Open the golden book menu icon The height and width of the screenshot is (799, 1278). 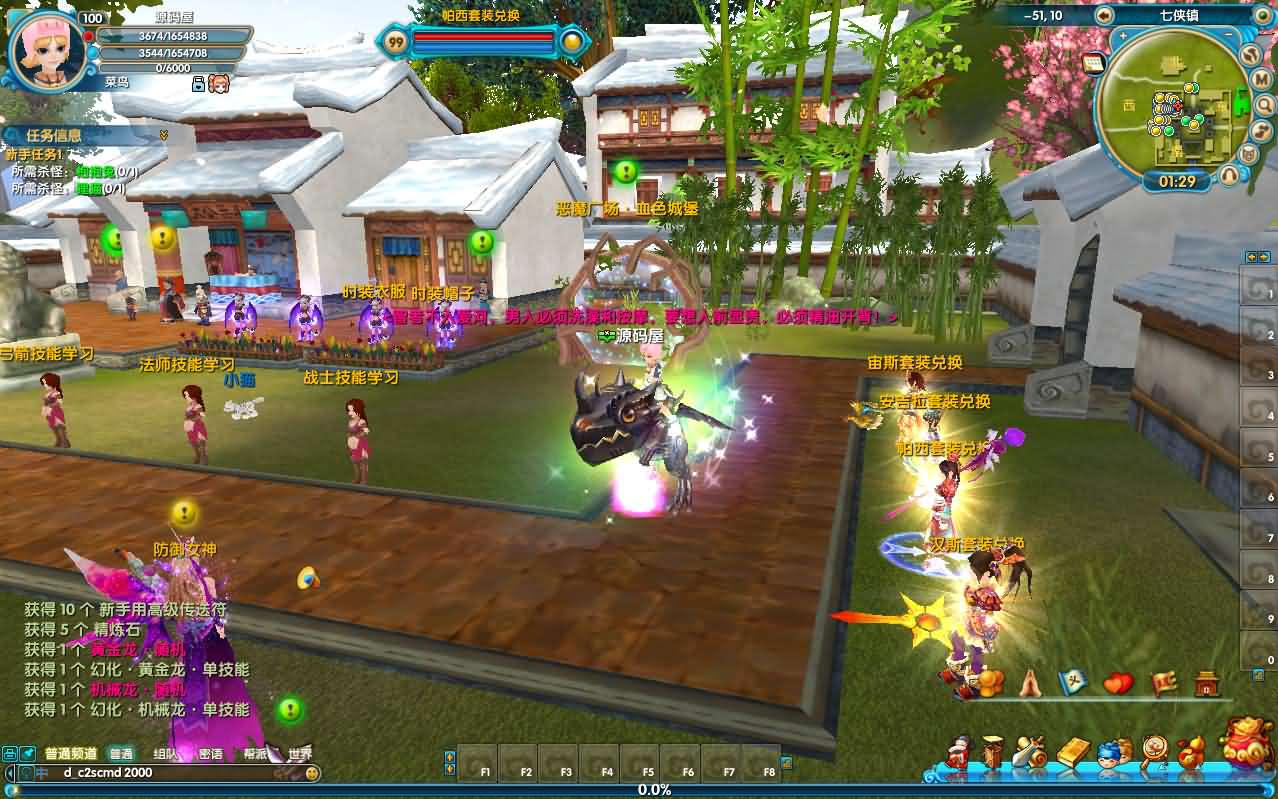(x=1071, y=752)
